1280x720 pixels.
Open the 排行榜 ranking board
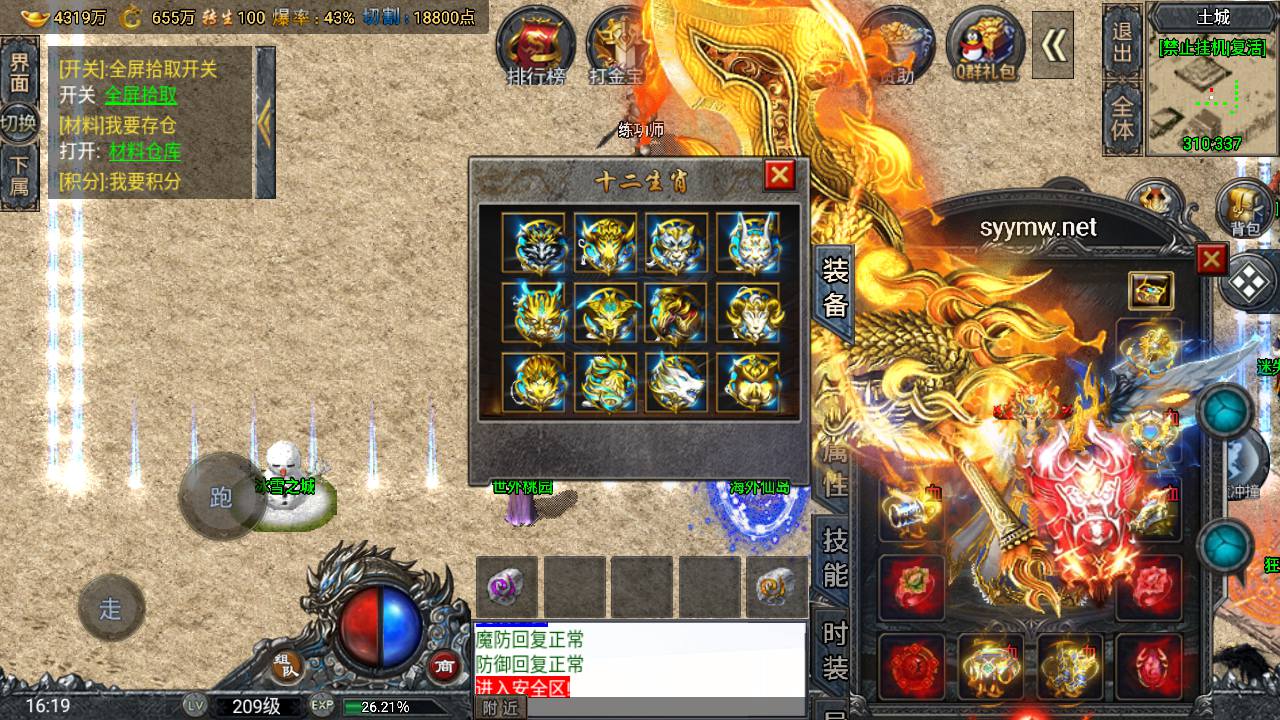click(x=535, y=44)
